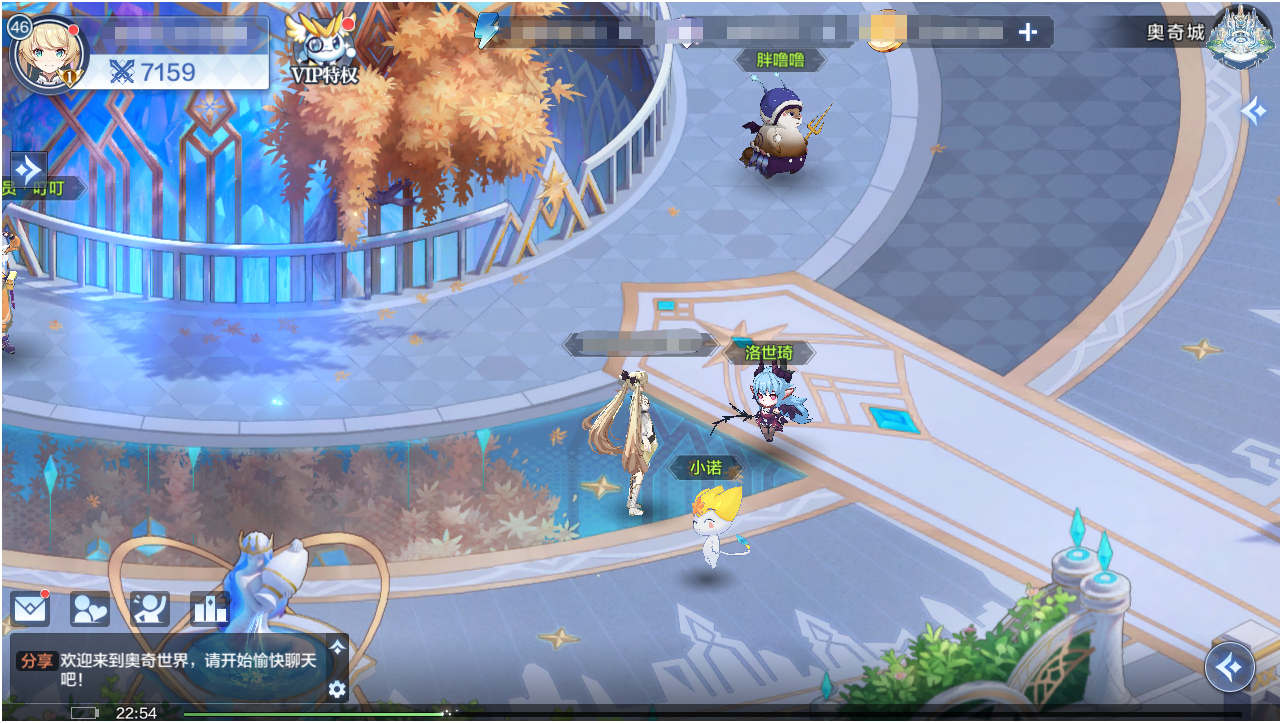Expand the chat box upward
1282x723 pixels.
[337, 648]
